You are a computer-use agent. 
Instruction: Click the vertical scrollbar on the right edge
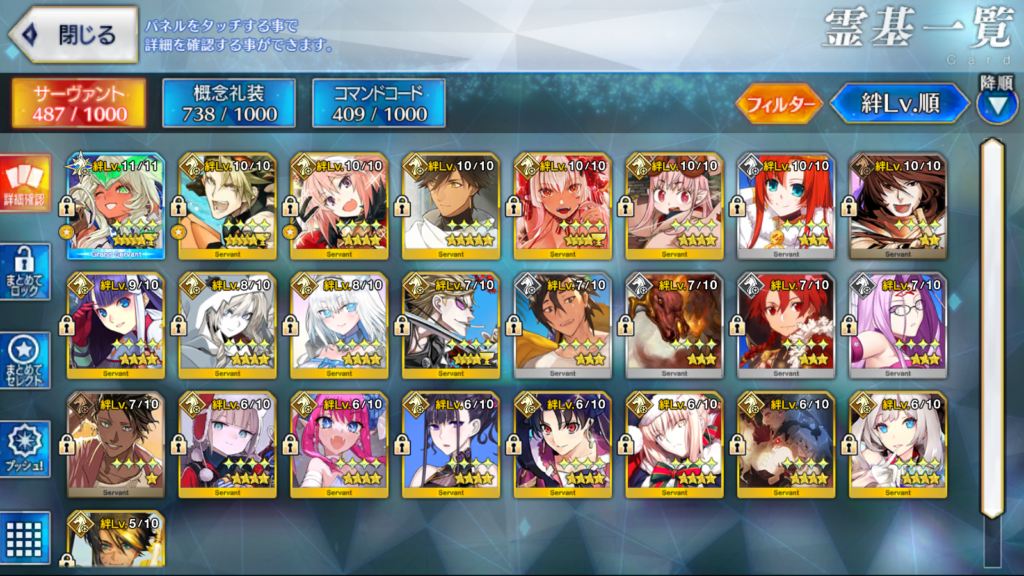pyautogui.click(x=991, y=330)
